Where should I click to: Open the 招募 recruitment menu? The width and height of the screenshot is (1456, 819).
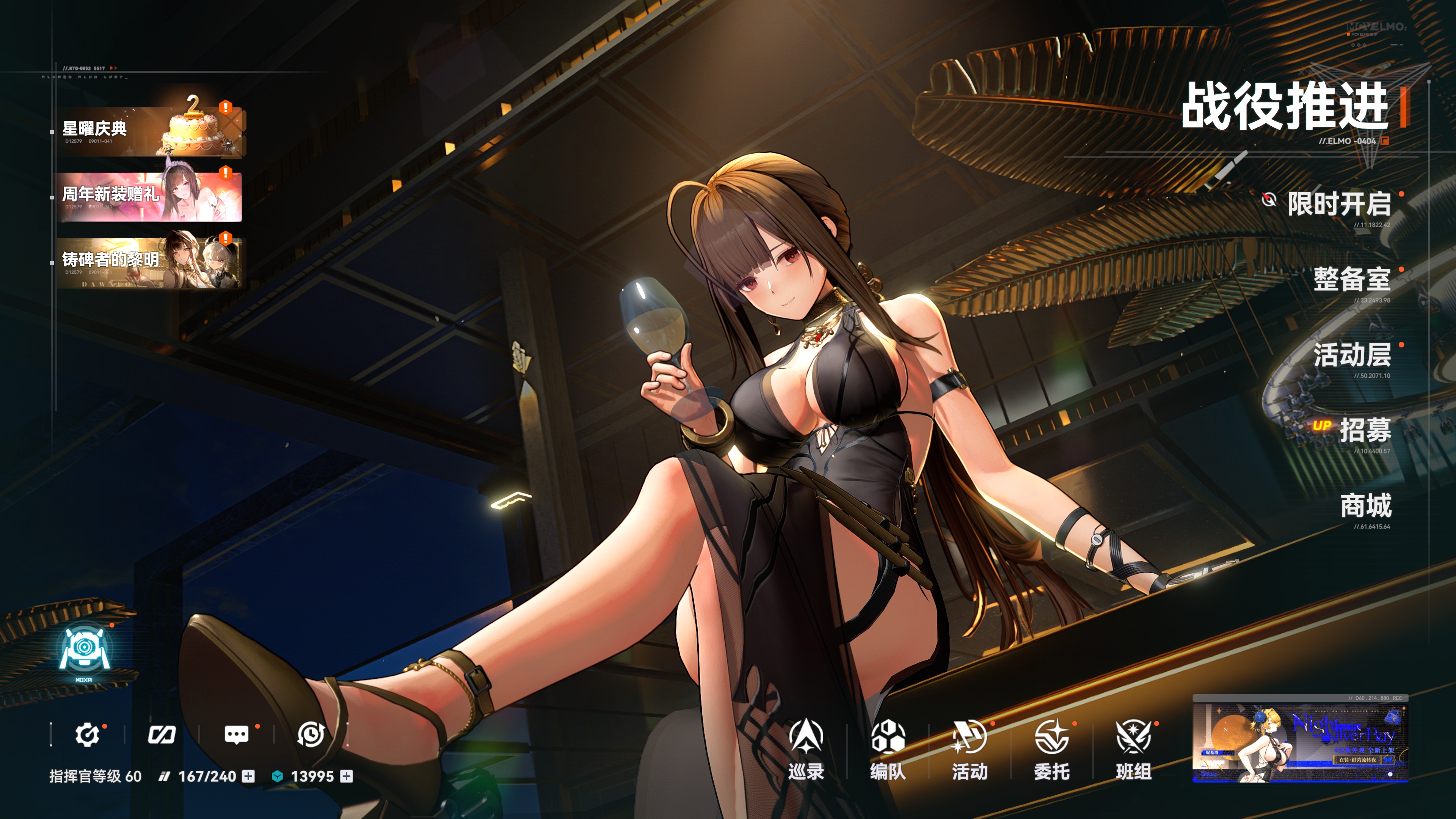[x=1365, y=430]
